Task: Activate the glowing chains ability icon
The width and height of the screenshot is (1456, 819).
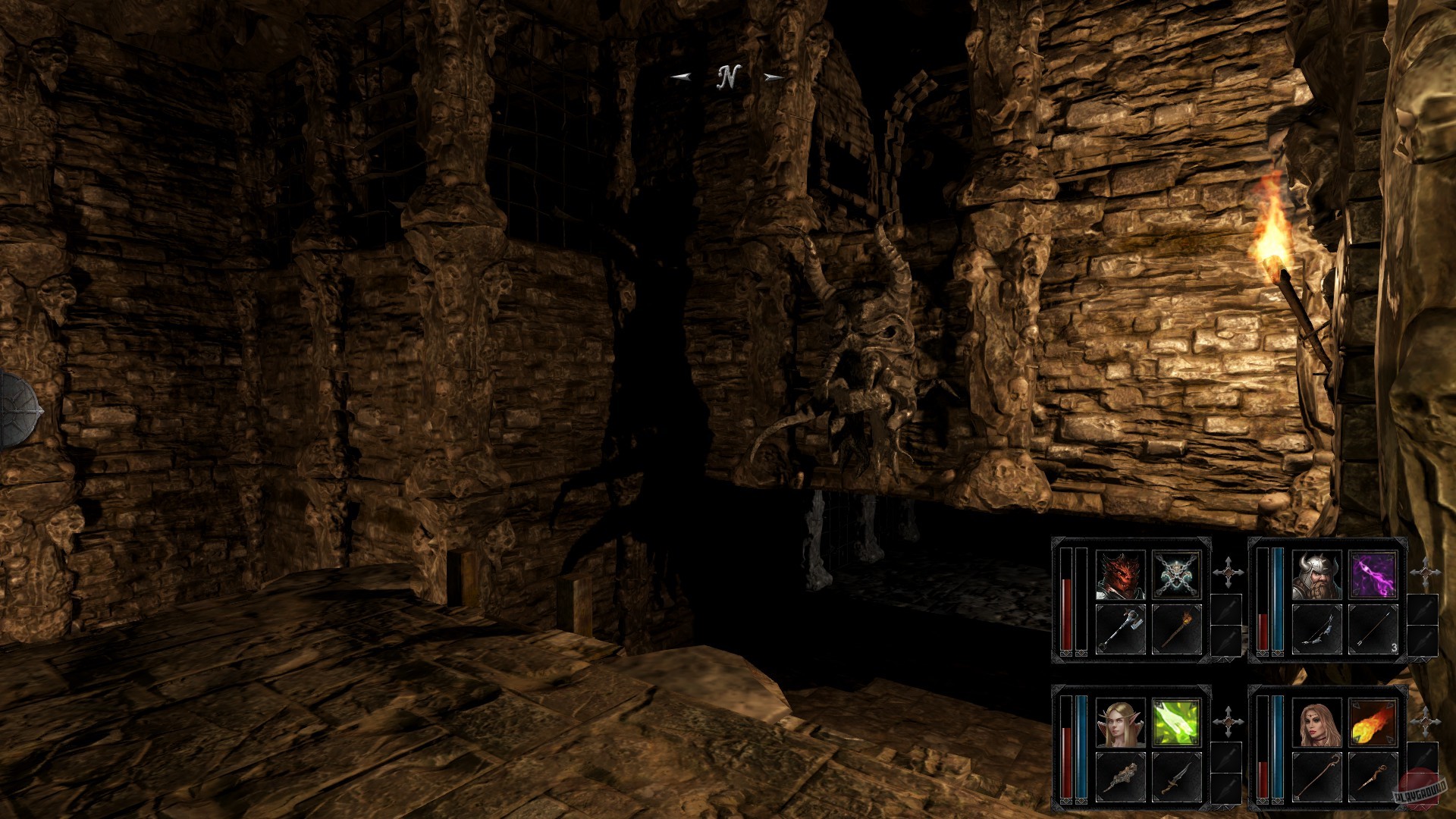Action: click(x=1177, y=573)
